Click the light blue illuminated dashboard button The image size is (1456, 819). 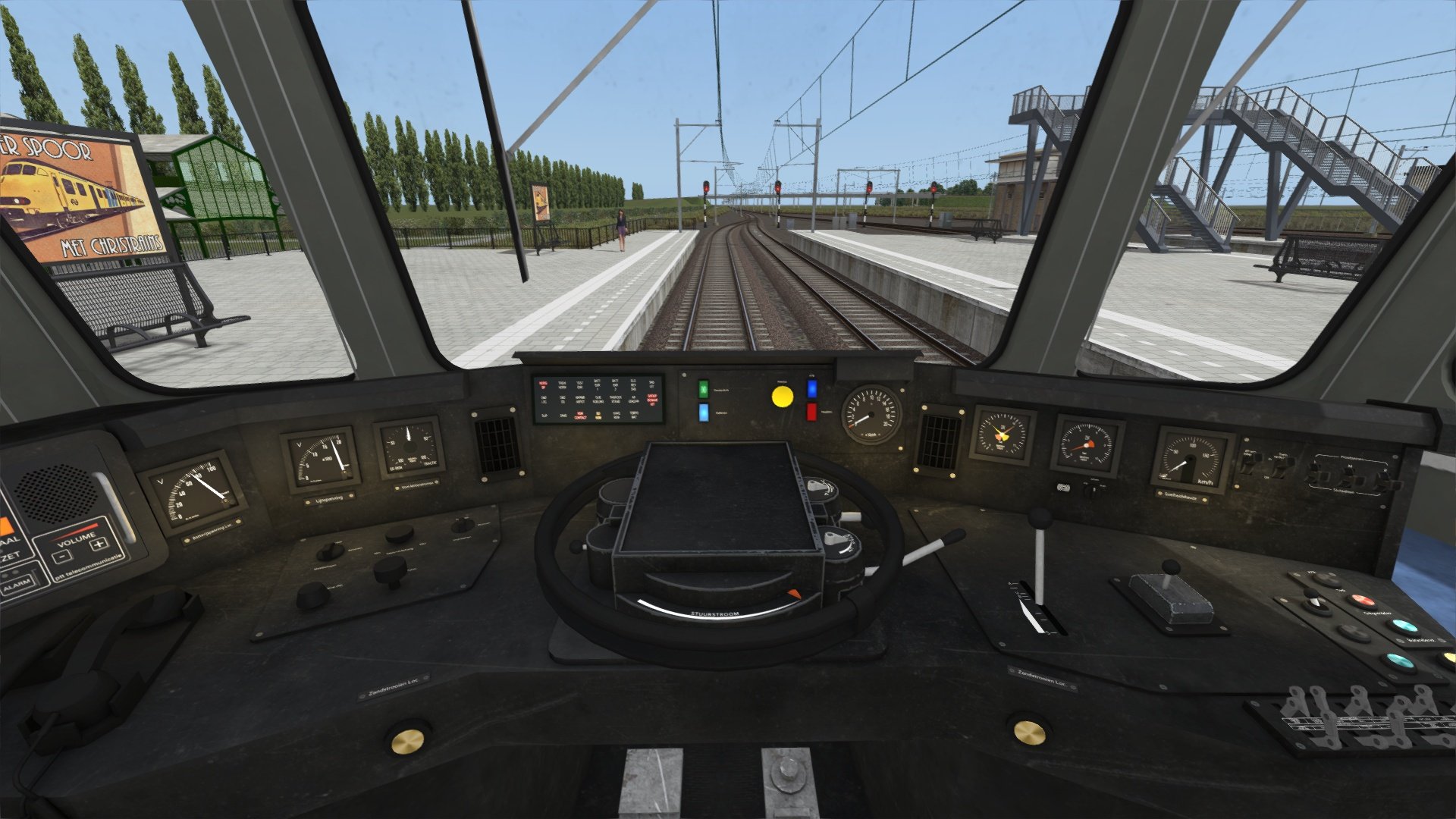[703, 413]
